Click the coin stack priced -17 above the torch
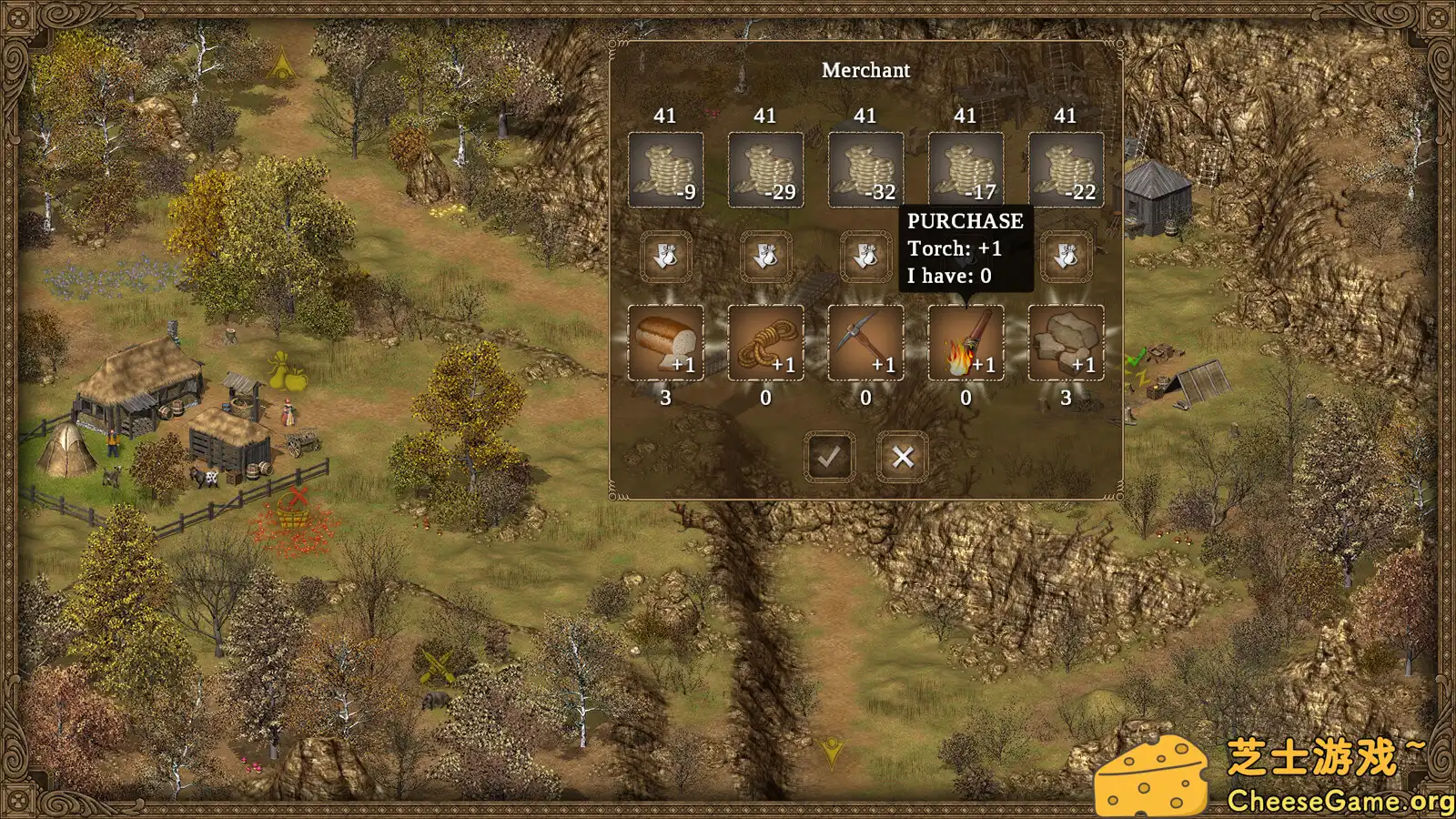This screenshot has width=1456, height=819. (x=966, y=168)
